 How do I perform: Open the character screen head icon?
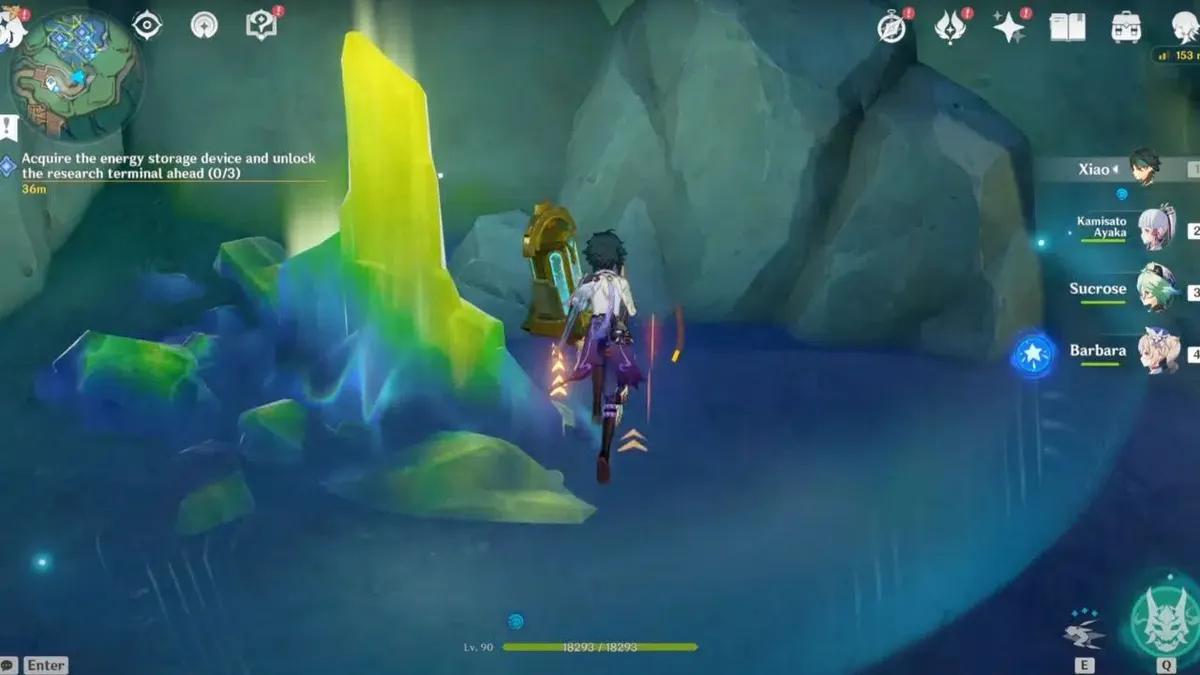[1186, 27]
